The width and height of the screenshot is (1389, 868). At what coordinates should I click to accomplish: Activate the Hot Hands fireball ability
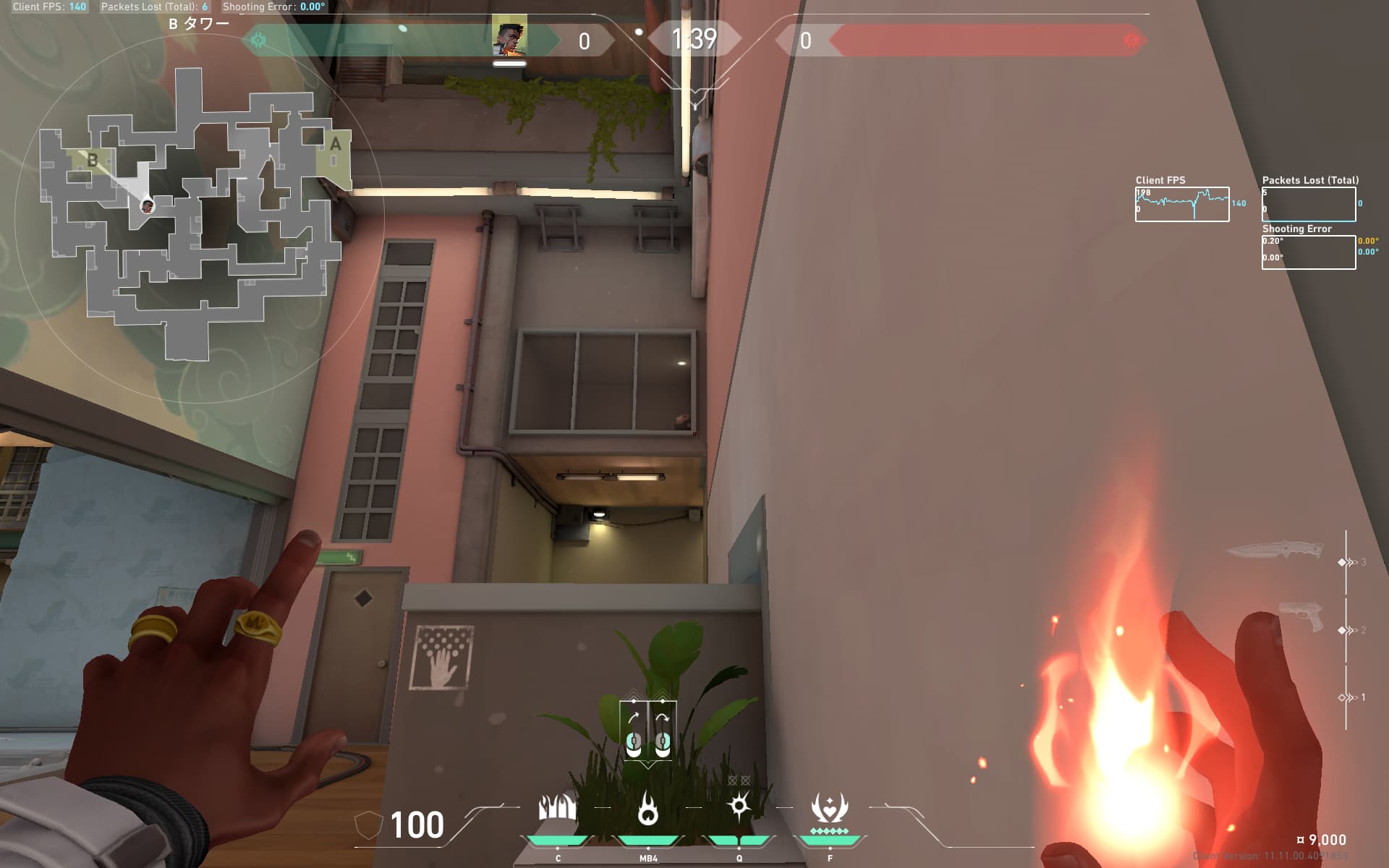(648, 809)
